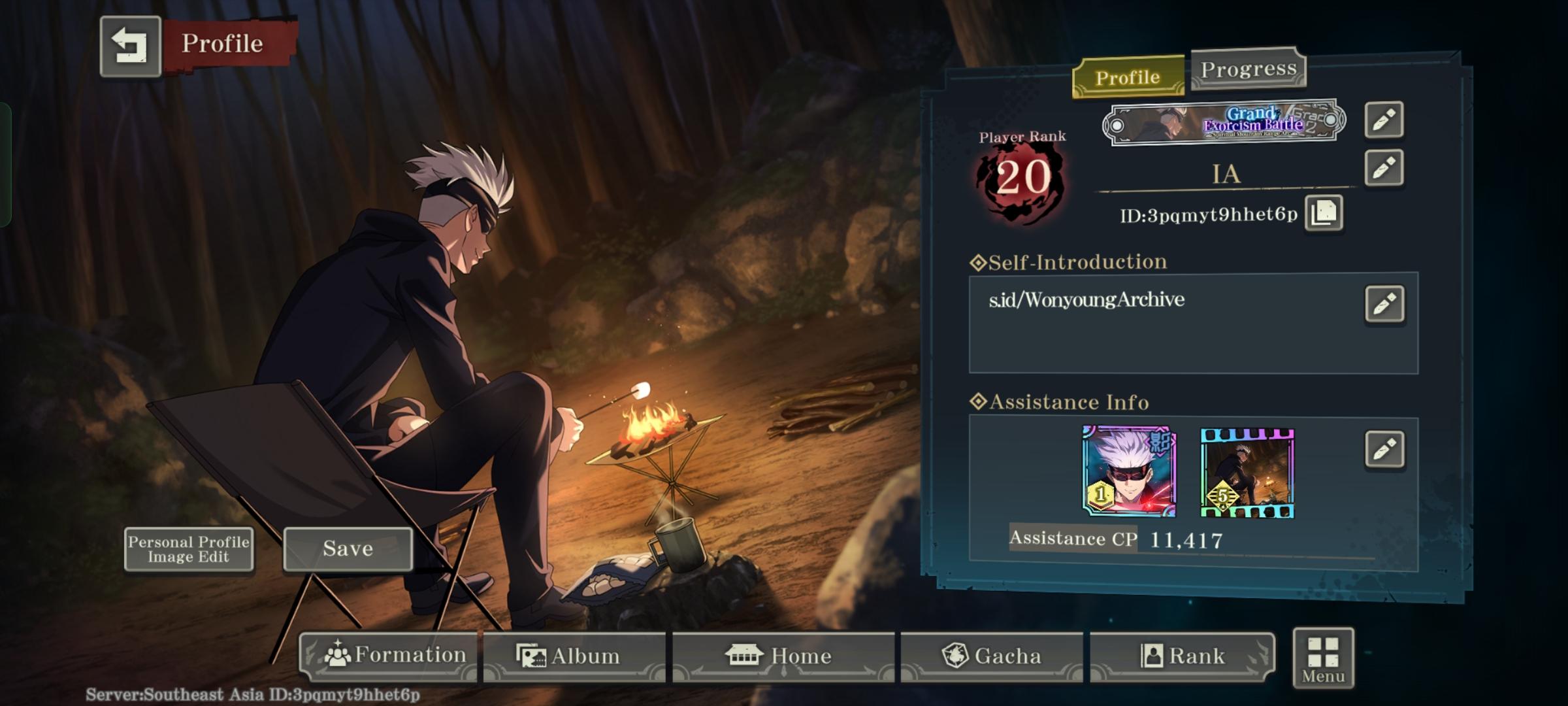Screen dimensions: 1568x706
Task: Open the Rank screen
Action: tap(1182, 656)
